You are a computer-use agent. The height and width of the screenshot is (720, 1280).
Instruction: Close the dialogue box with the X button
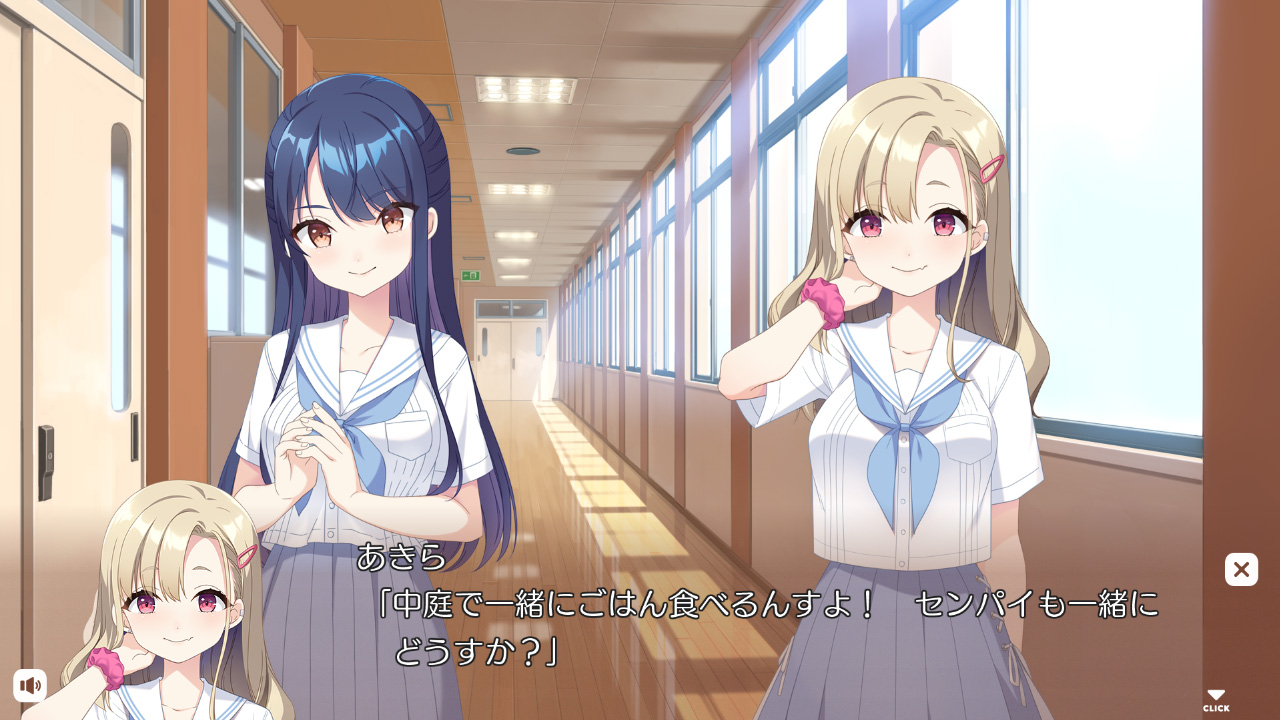(x=1241, y=569)
